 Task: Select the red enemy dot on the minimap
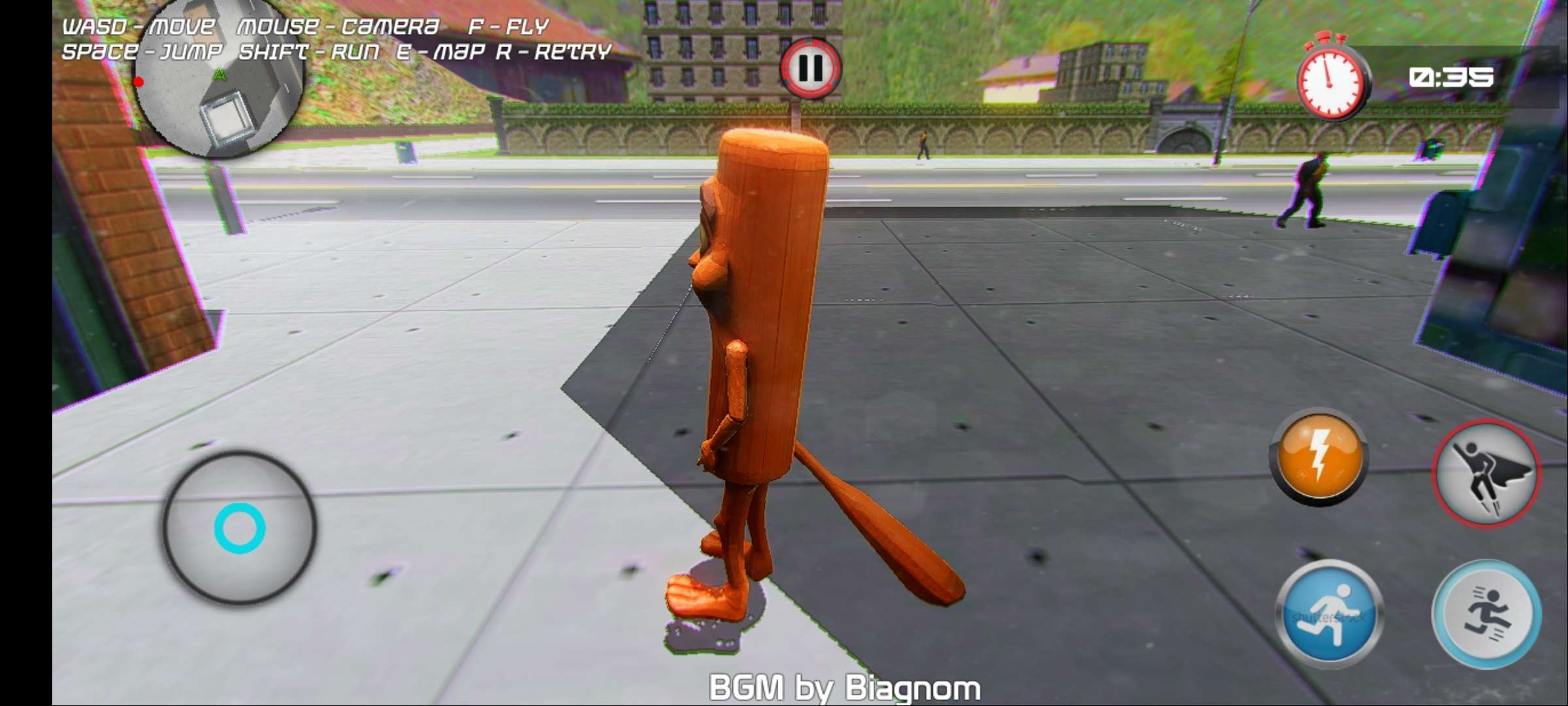tap(139, 81)
